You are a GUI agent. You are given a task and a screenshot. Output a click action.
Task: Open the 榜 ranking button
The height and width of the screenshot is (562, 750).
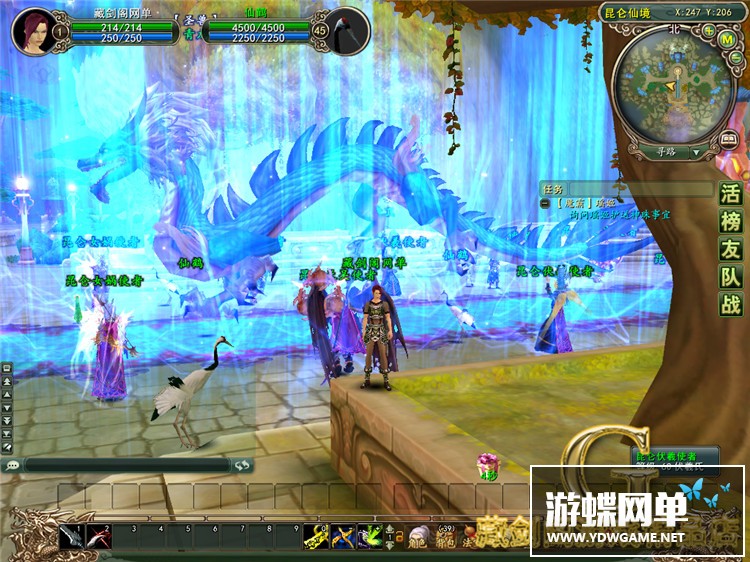pyautogui.click(x=732, y=222)
